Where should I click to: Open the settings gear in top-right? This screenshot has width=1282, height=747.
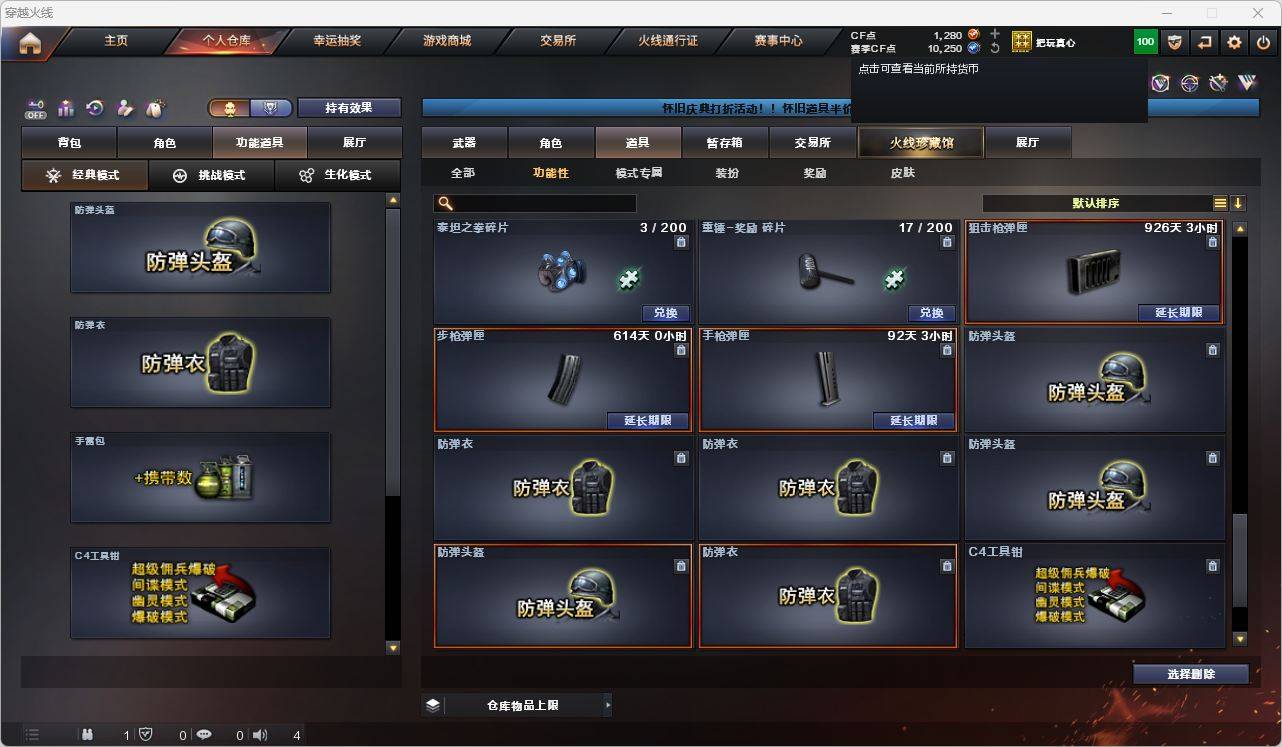[x=1233, y=42]
